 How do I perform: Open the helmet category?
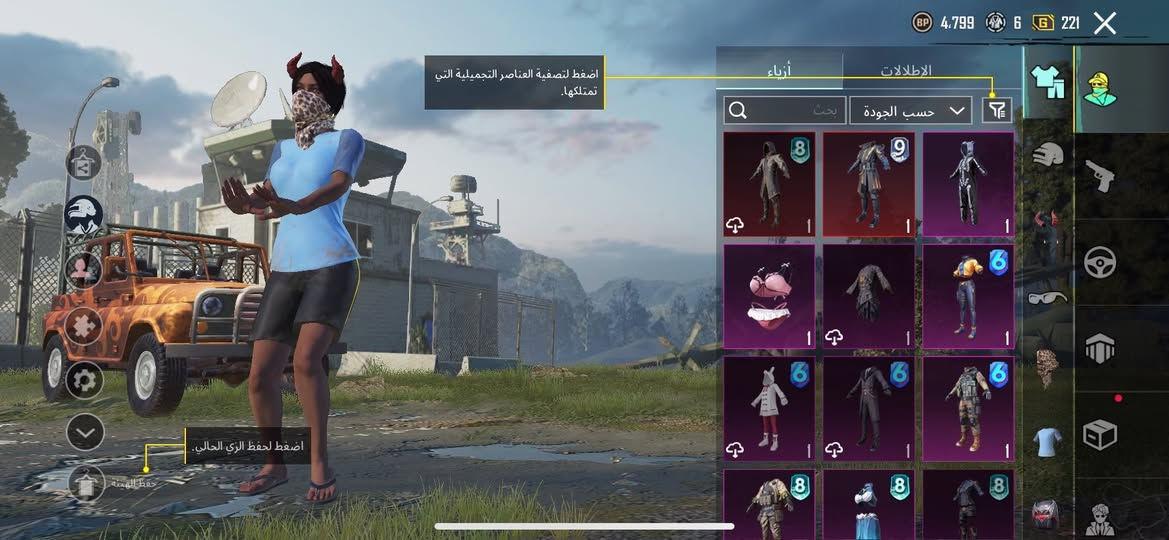point(1048,155)
